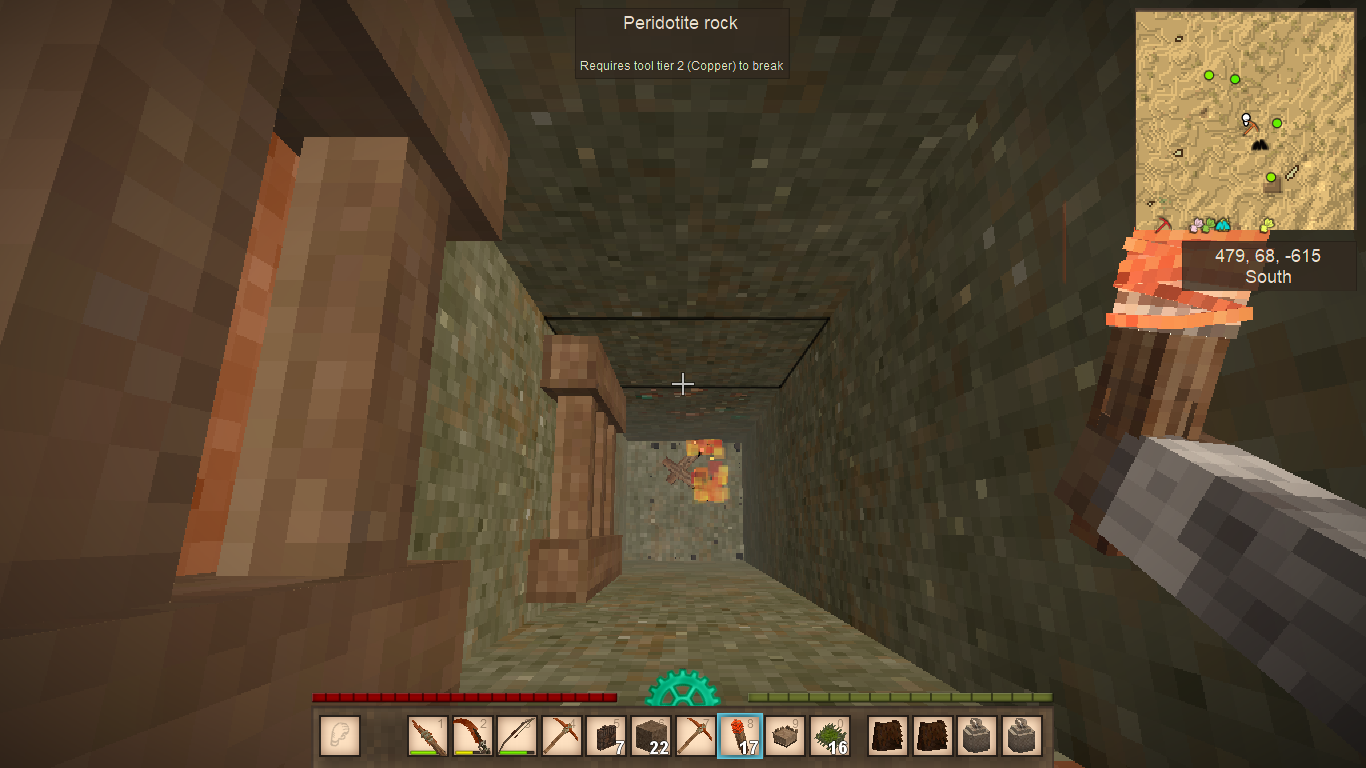Screen dimensions: 1366x768
Task: Pick the pickaxe in hotbar slot 7
Action: point(695,736)
